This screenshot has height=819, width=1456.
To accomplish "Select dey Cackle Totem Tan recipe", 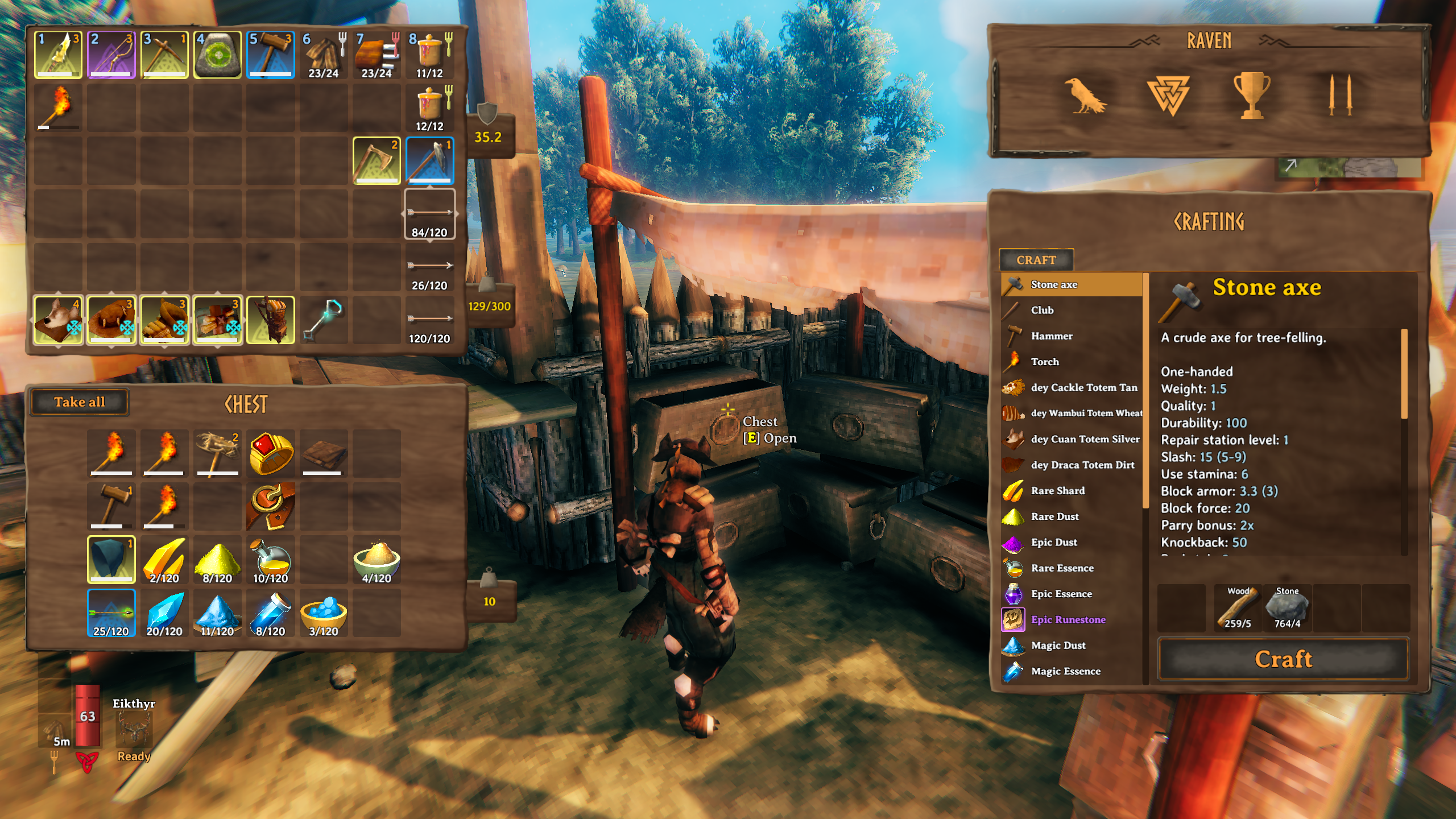I will point(1083,387).
